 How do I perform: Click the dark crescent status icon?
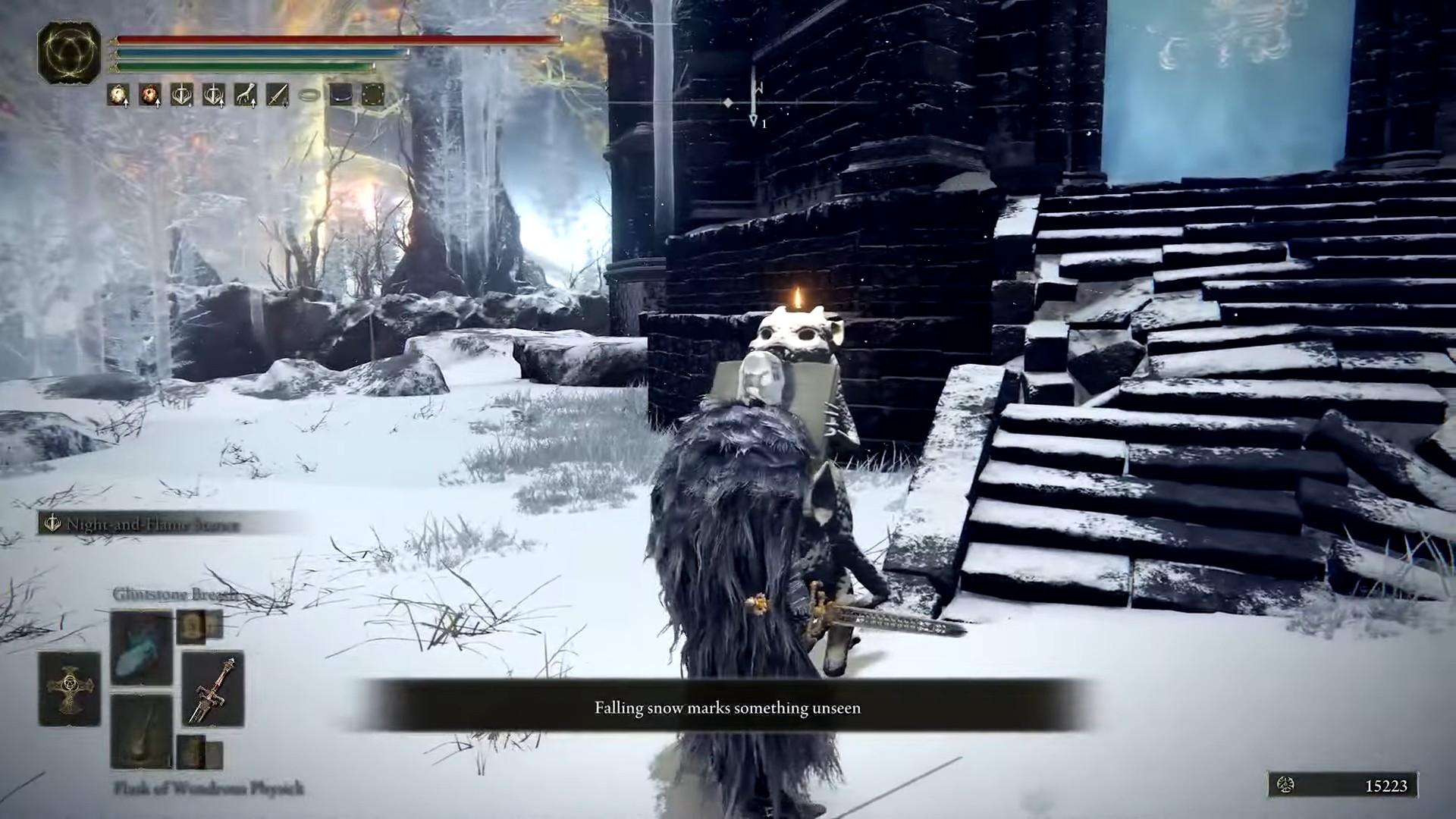click(x=340, y=95)
